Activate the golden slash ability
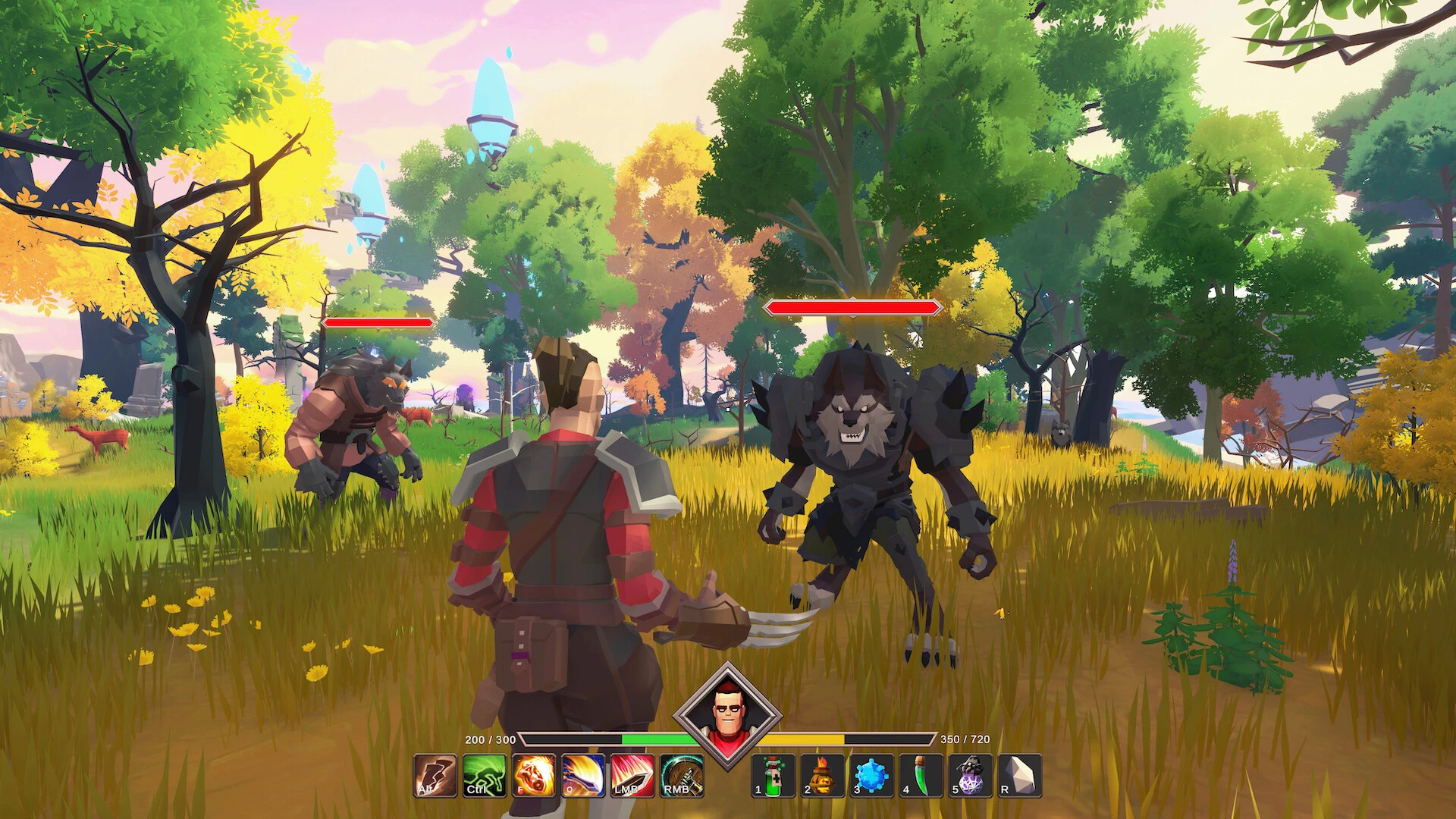1456x819 pixels. coord(583,776)
